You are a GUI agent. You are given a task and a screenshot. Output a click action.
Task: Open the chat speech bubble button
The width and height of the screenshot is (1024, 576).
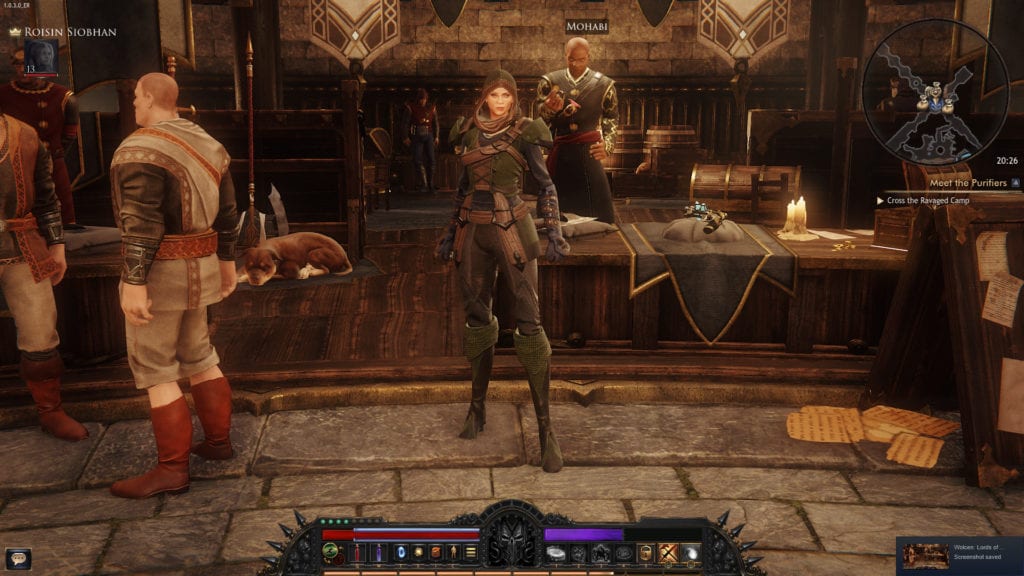pyautogui.click(x=18, y=558)
